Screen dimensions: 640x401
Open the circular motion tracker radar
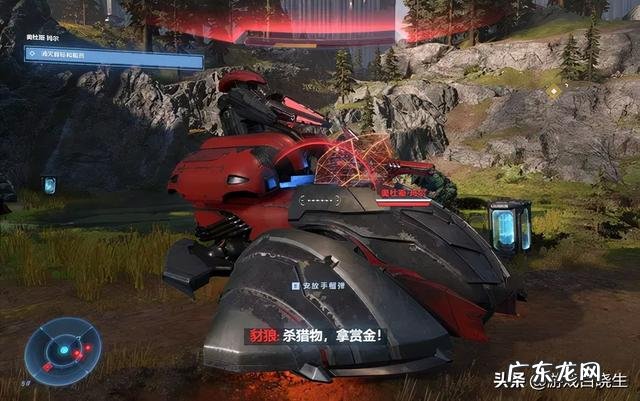coord(63,351)
